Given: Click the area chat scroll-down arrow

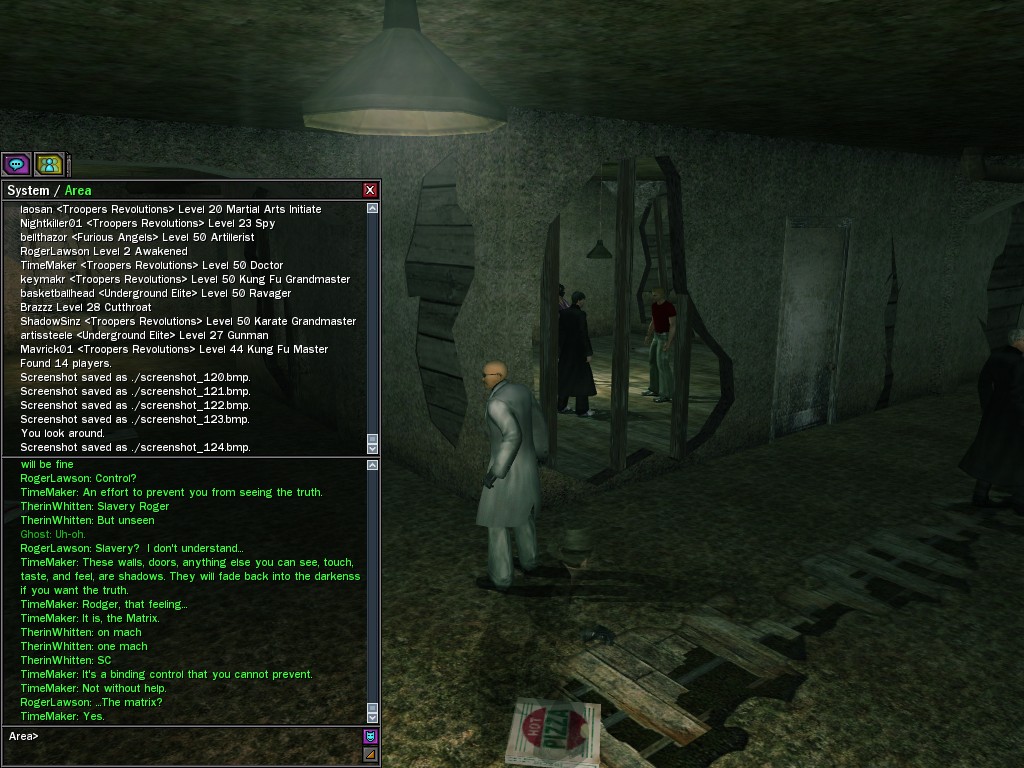Looking at the screenshot, I should [x=373, y=716].
